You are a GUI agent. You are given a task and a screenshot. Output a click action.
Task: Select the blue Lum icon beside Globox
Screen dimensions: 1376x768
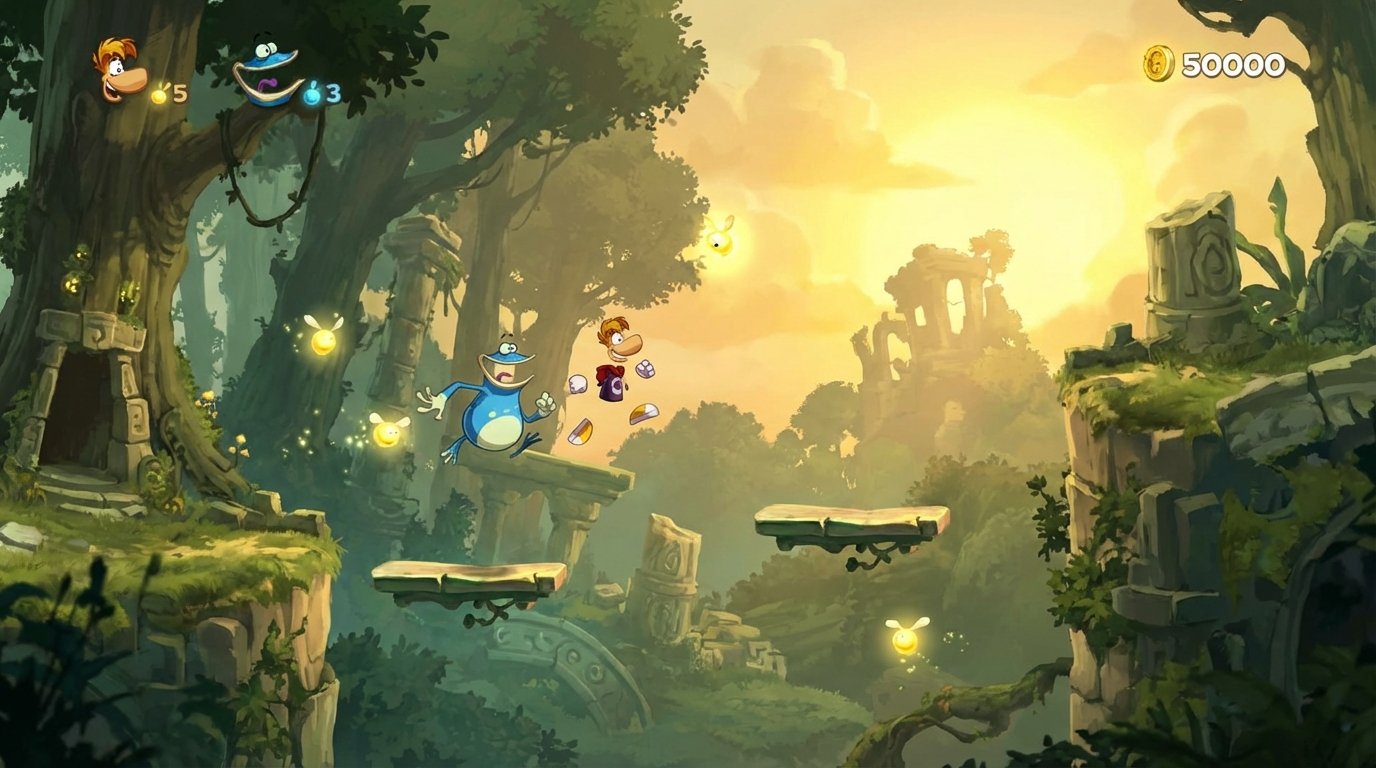313,93
